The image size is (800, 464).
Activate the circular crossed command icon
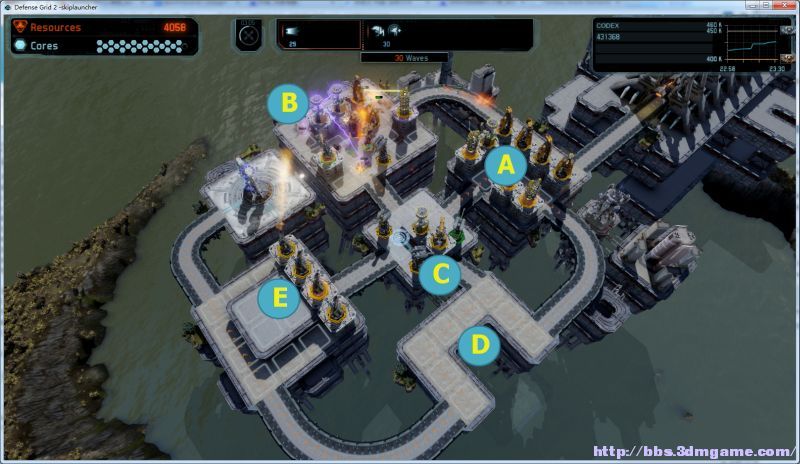[x=249, y=35]
